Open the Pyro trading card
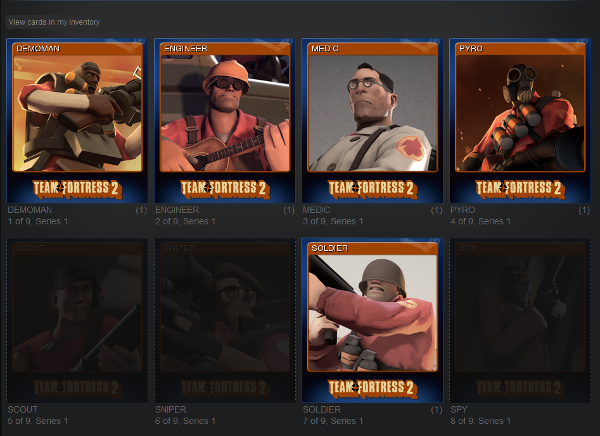This screenshot has height=436, width=600. [x=519, y=120]
